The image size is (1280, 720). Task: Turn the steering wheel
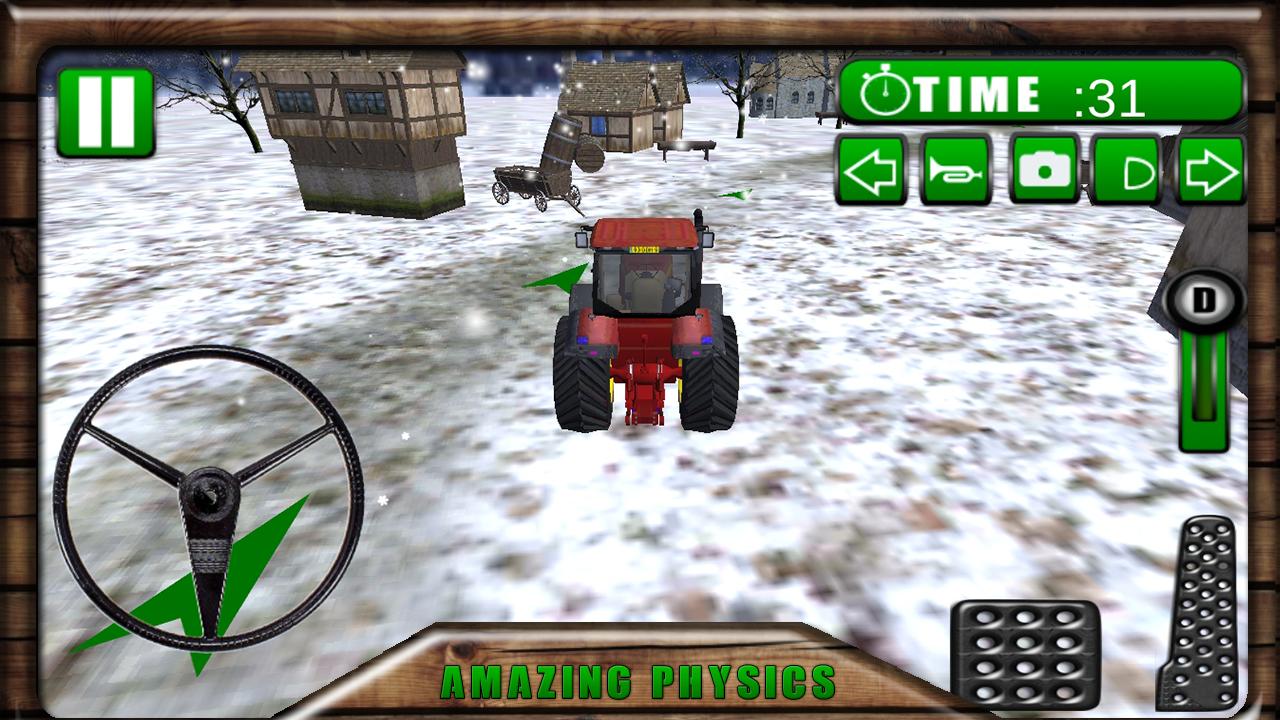click(x=213, y=495)
